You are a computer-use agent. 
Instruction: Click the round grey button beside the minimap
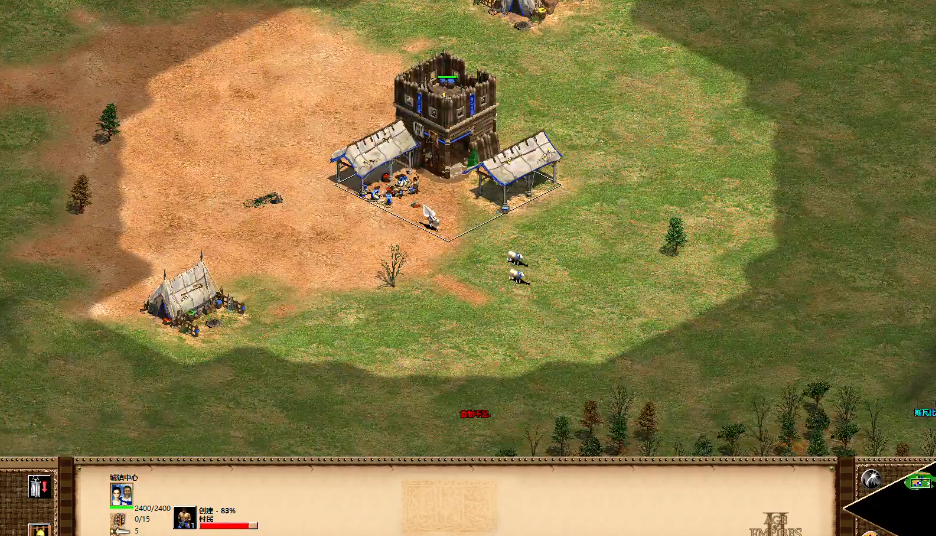pos(871,480)
